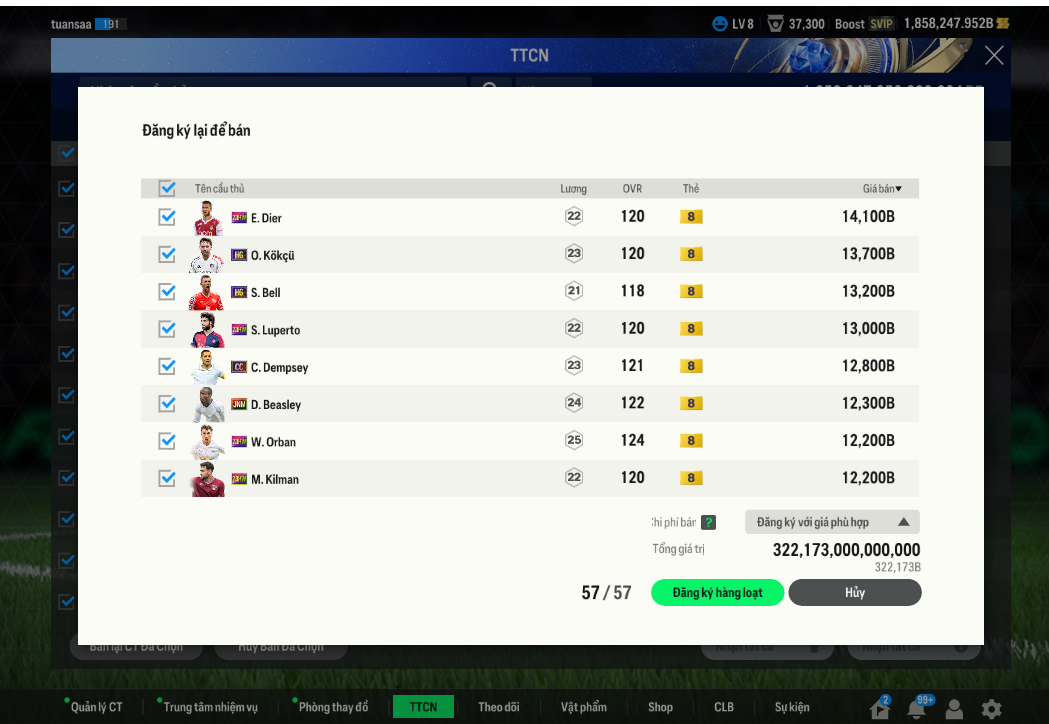The image size is (1049, 724).
Task: Toggle S. Luperto's checkbox
Action: pos(167,329)
